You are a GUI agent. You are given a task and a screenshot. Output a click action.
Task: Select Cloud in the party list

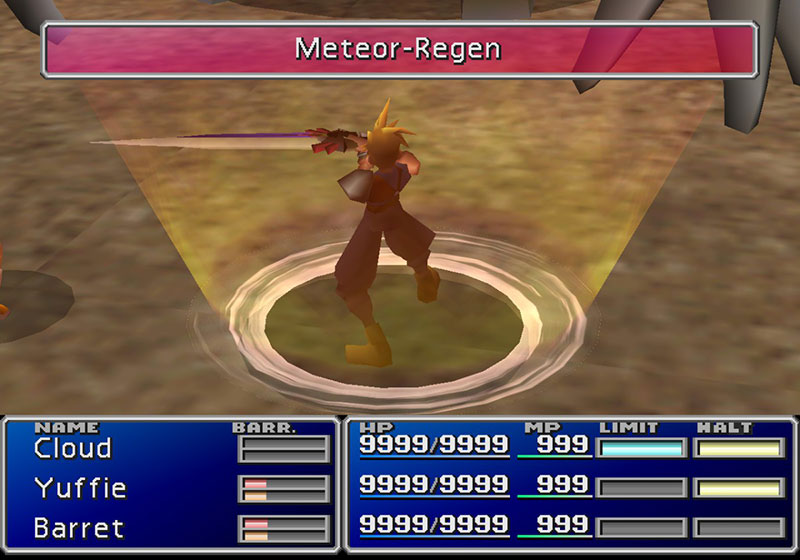click(x=72, y=449)
